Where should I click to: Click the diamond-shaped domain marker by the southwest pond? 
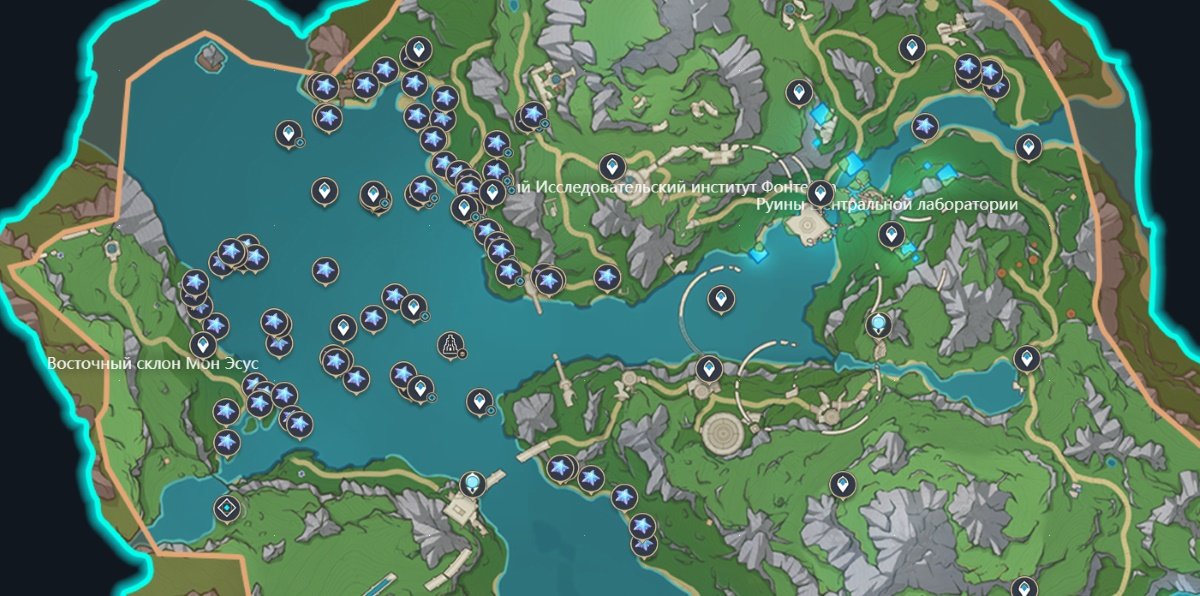tap(229, 508)
